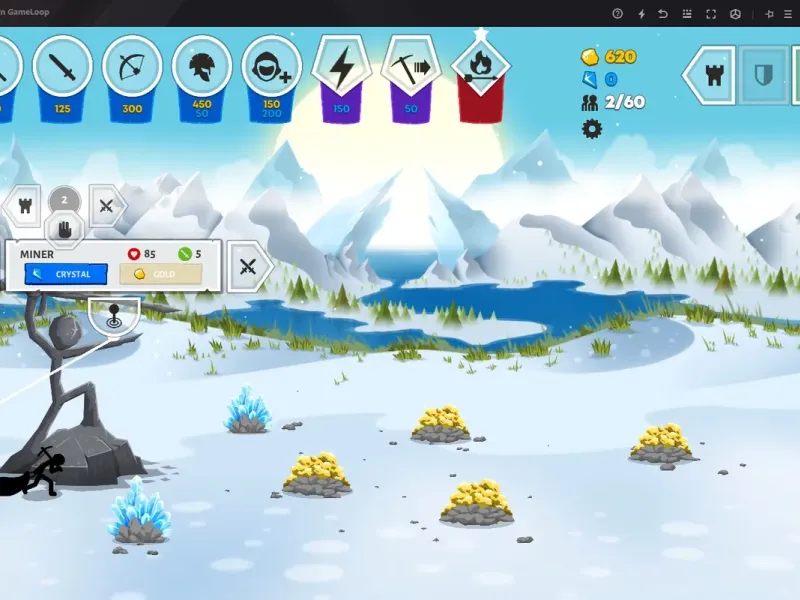
Task: Assign miner to Gold
Action: (160, 274)
